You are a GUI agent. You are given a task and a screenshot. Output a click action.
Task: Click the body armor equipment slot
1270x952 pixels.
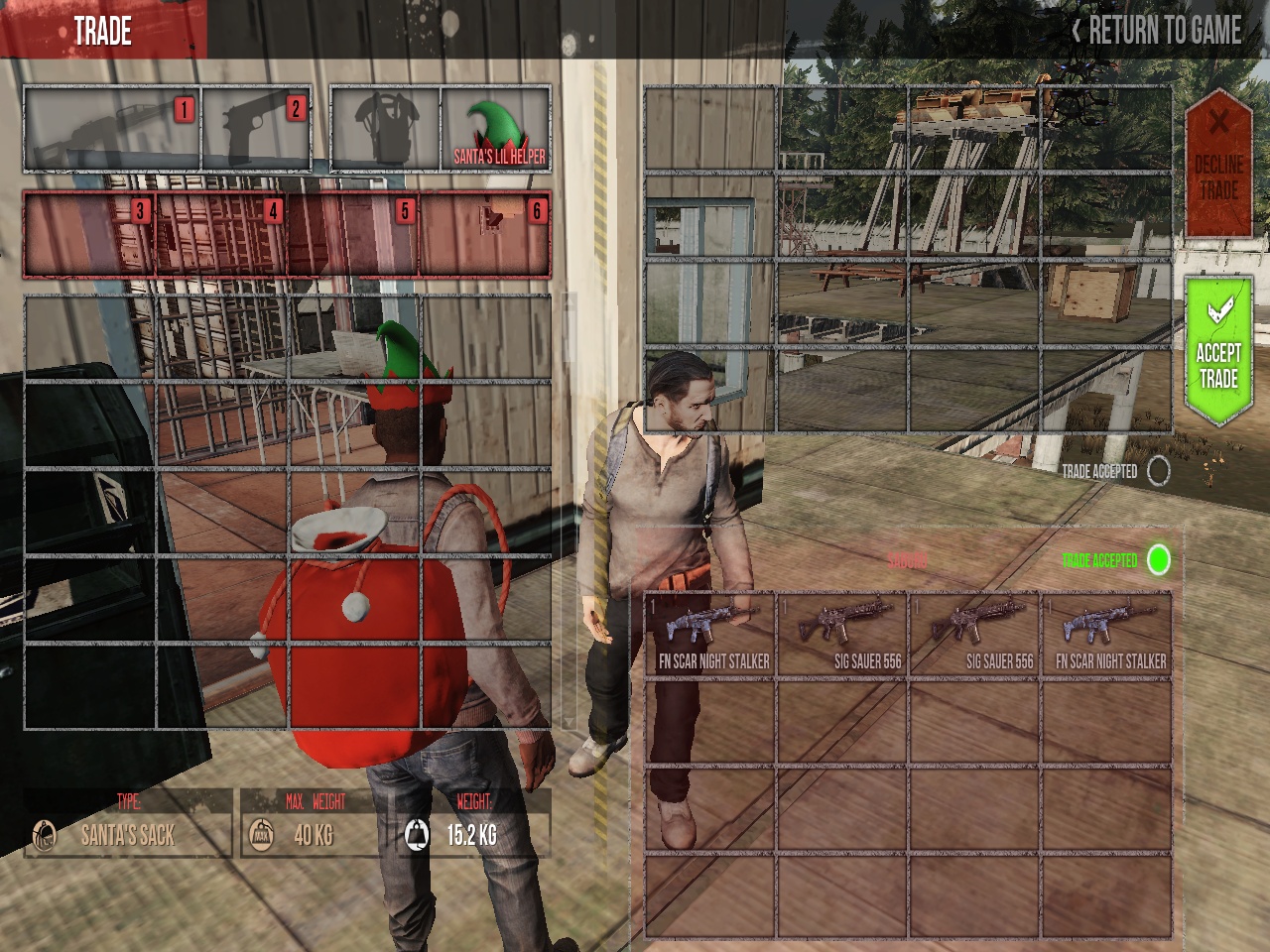[x=385, y=130]
